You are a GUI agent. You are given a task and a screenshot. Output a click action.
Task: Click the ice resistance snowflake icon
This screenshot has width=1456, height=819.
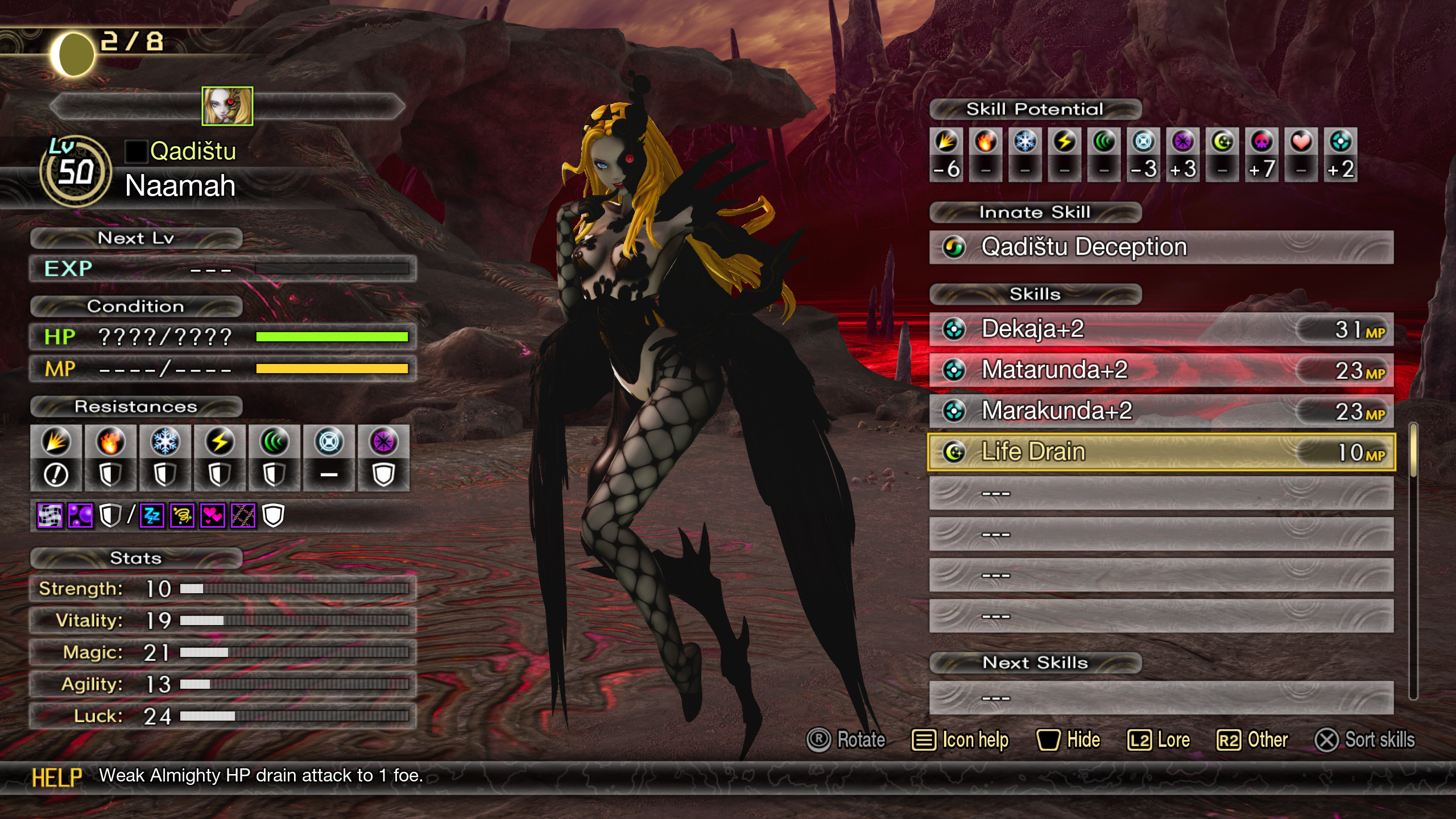(x=165, y=442)
